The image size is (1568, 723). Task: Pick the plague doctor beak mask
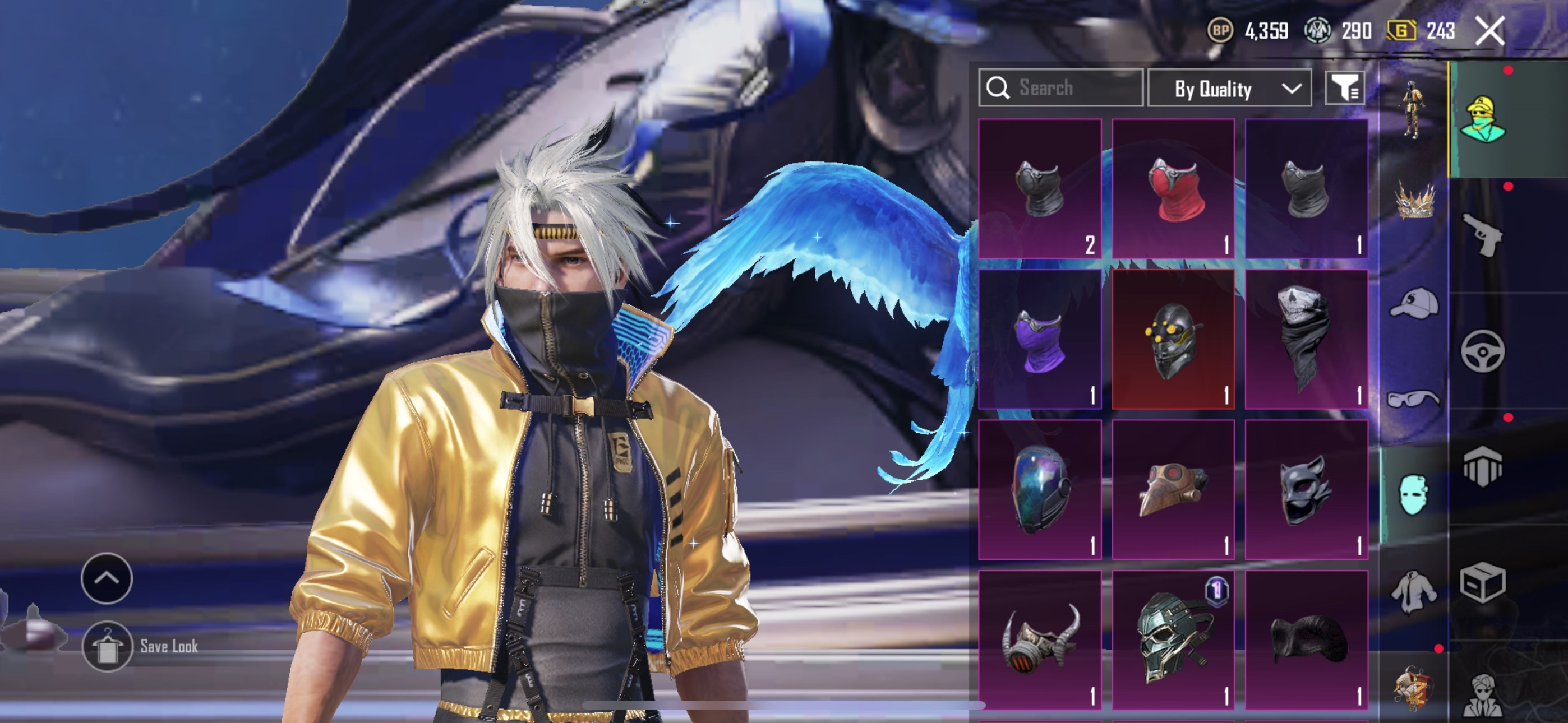1173,489
